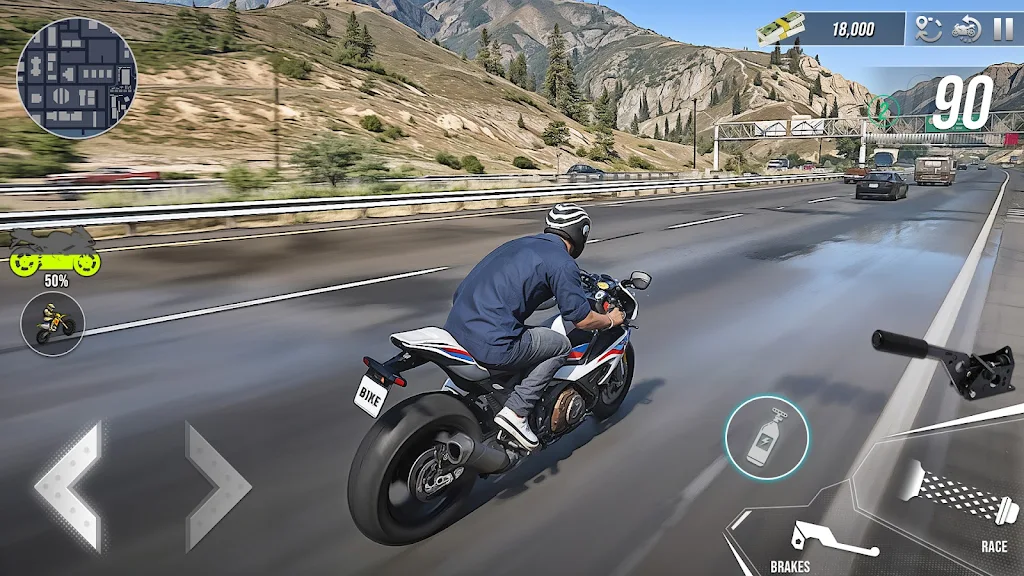Tap the reset bike icon

tap(966, 29)
